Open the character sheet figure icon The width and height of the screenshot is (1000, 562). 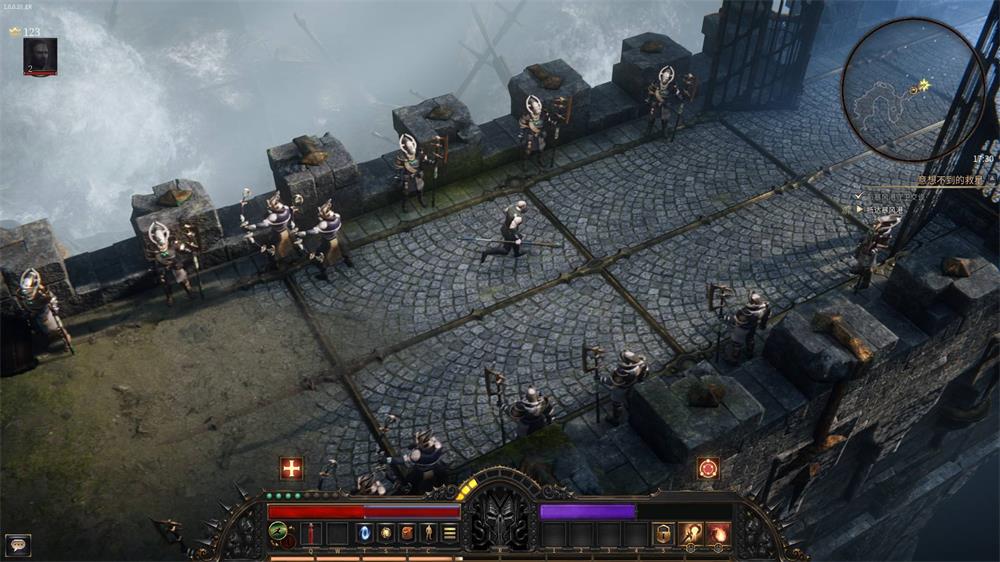pos(428,533)
